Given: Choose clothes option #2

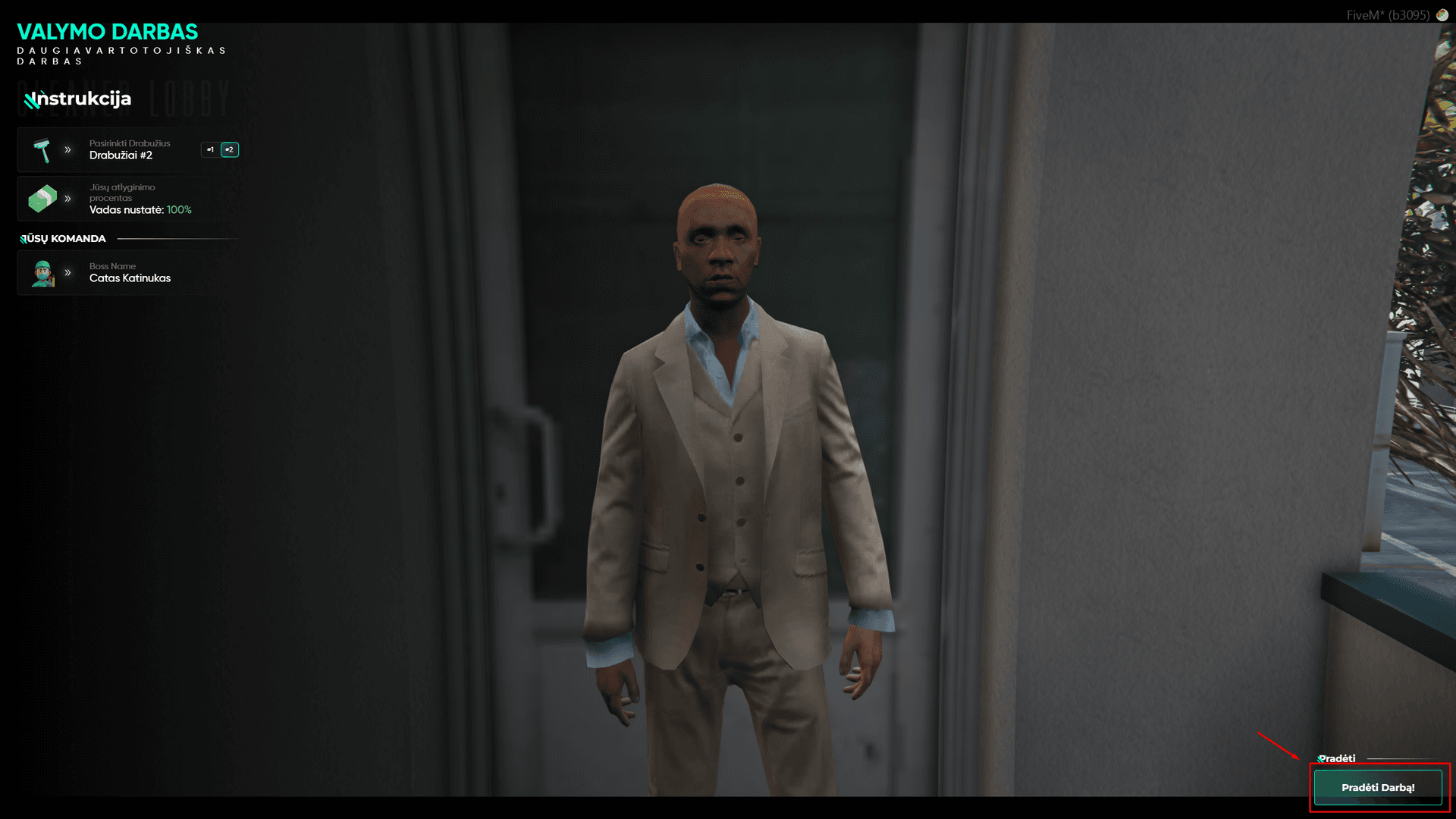Looking at the screenshot, I should pos(230,149).
